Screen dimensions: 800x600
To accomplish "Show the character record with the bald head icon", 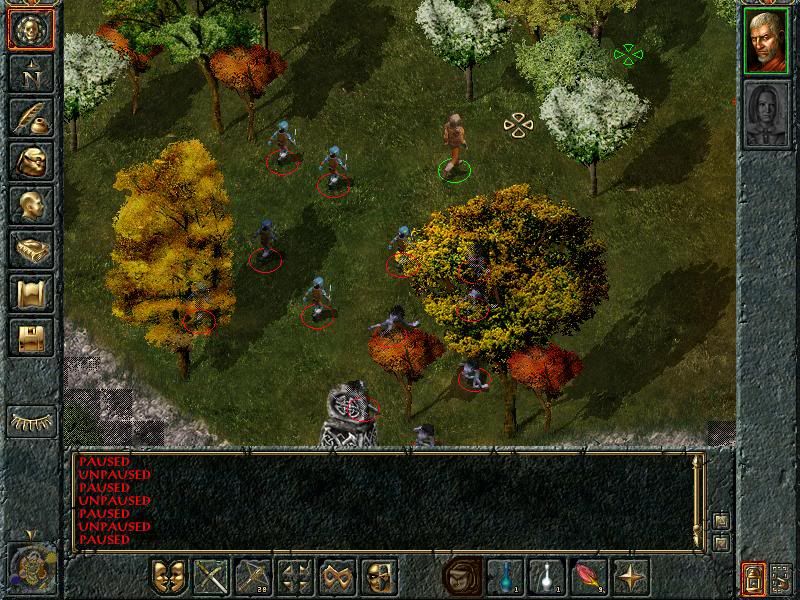I will tap(31, 205).
